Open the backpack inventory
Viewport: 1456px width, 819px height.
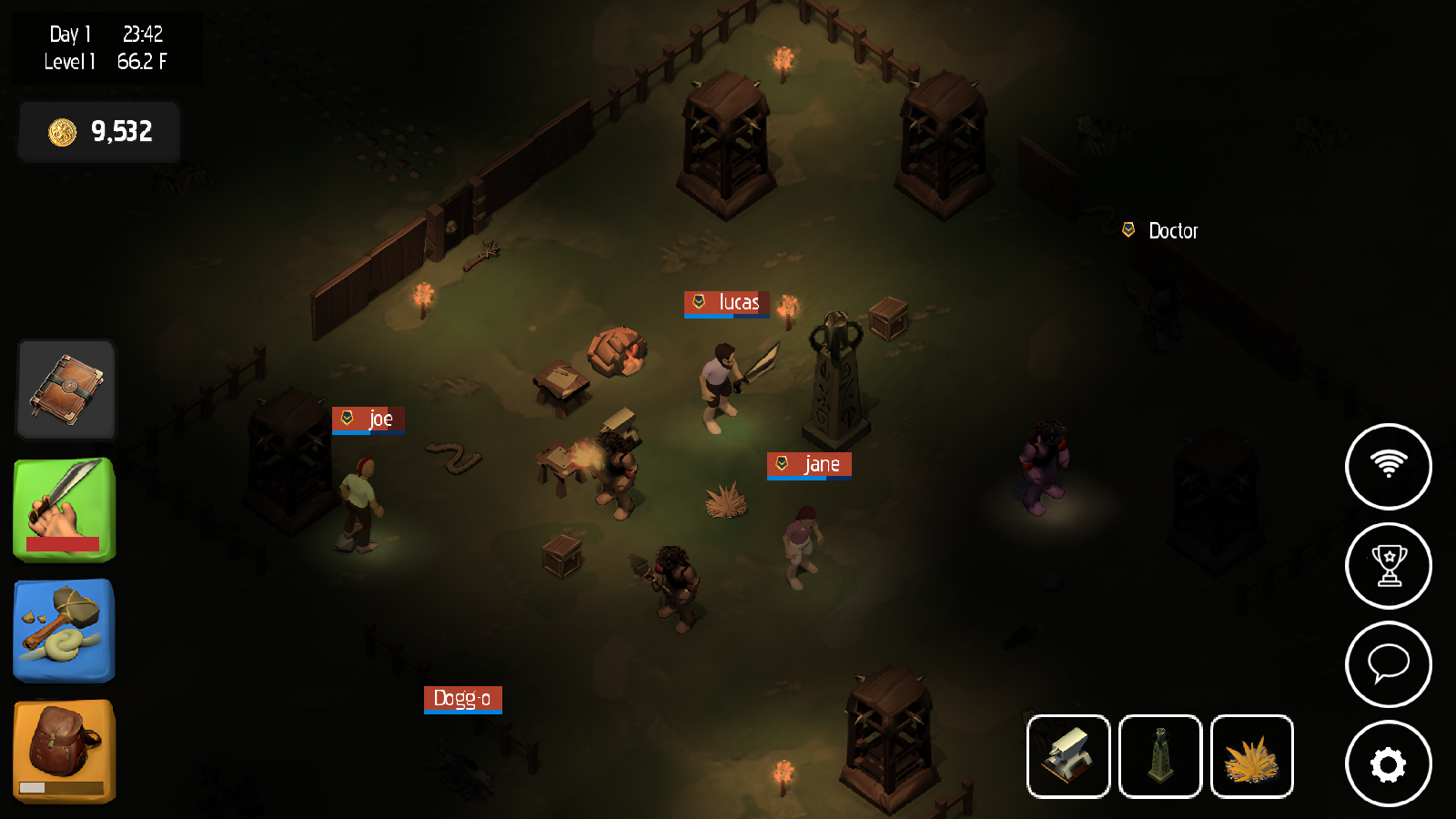[x=64, y=742]
